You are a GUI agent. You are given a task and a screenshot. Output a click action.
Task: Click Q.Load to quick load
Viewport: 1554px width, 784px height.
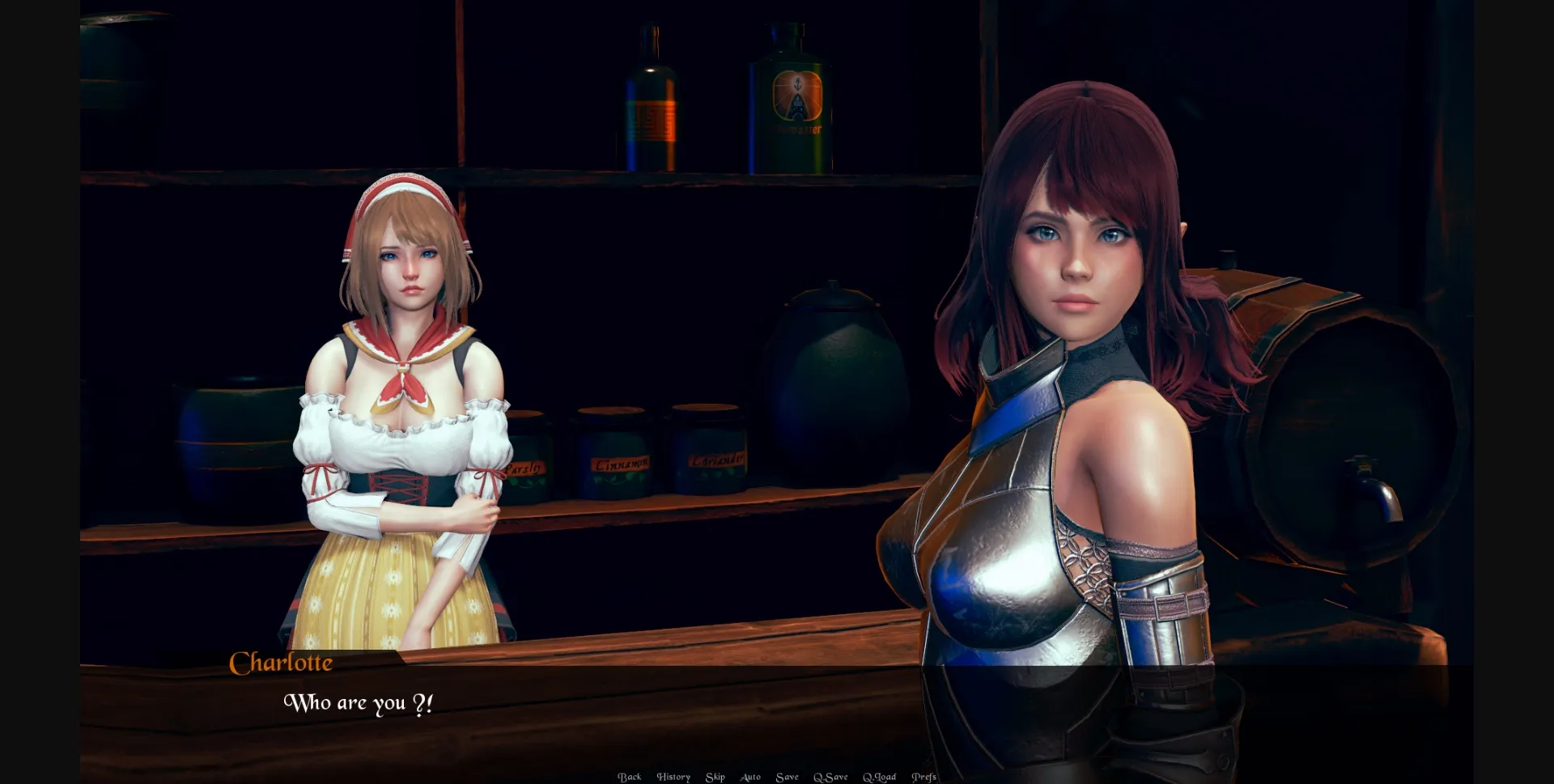point(879,777)
